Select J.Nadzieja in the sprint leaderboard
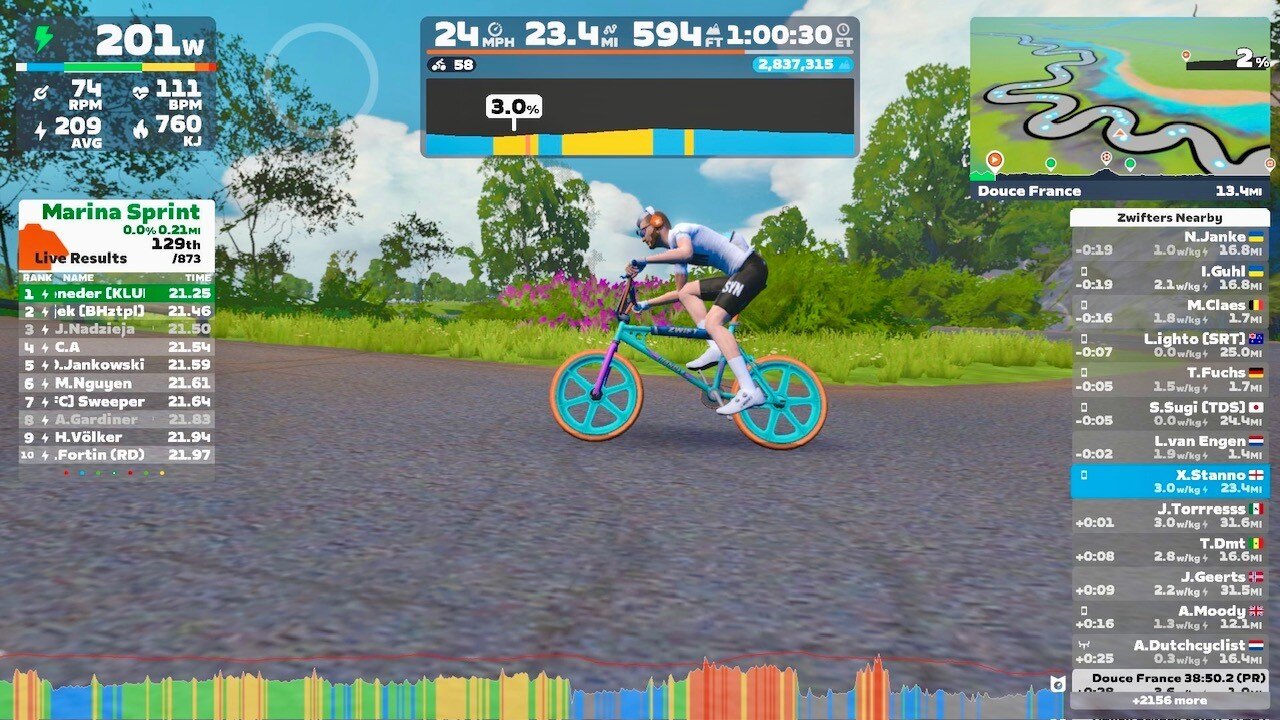The image size is (1280, 720). point(116,329)
